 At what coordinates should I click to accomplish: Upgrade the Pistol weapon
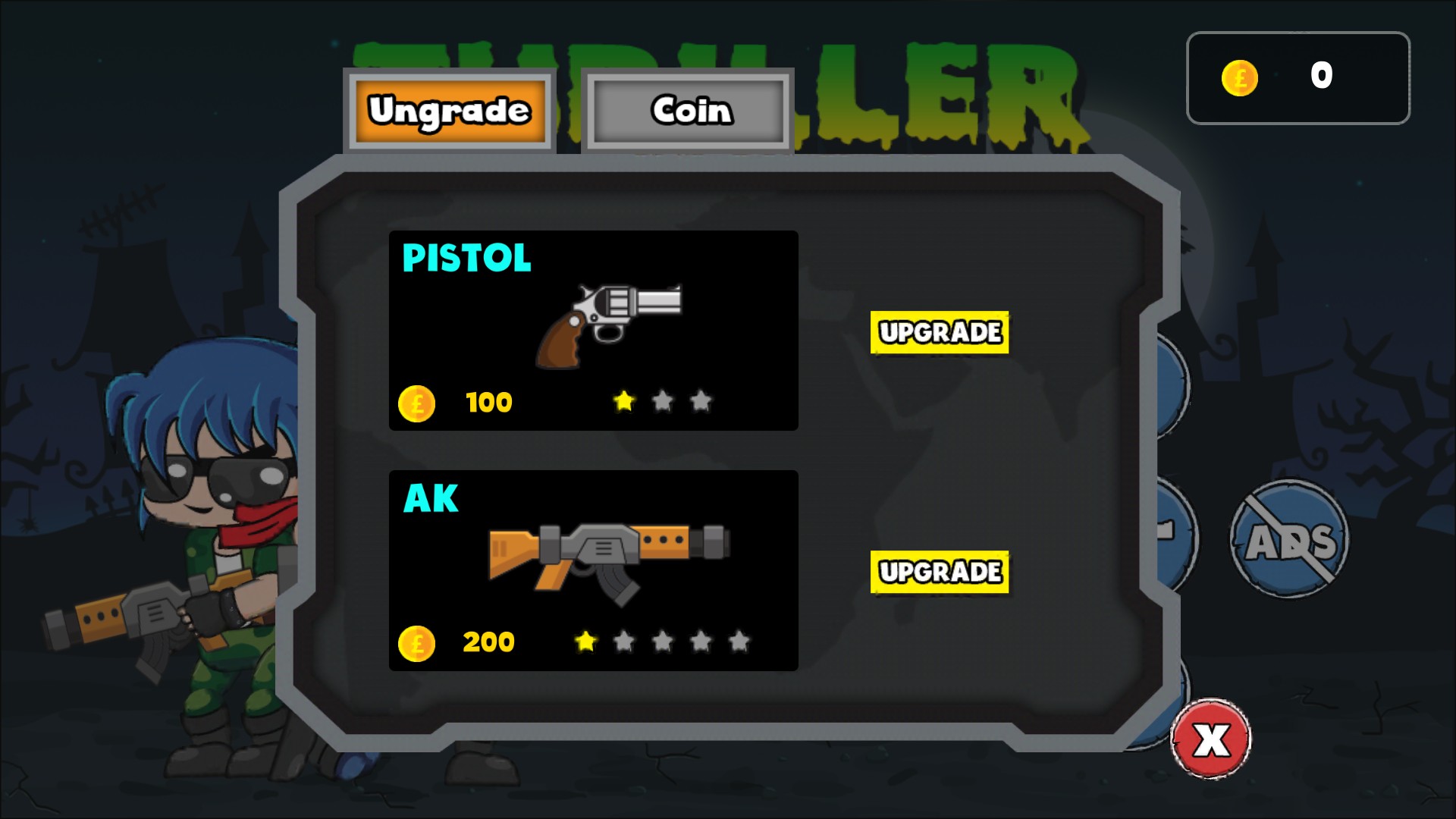(x=939, y=332)
